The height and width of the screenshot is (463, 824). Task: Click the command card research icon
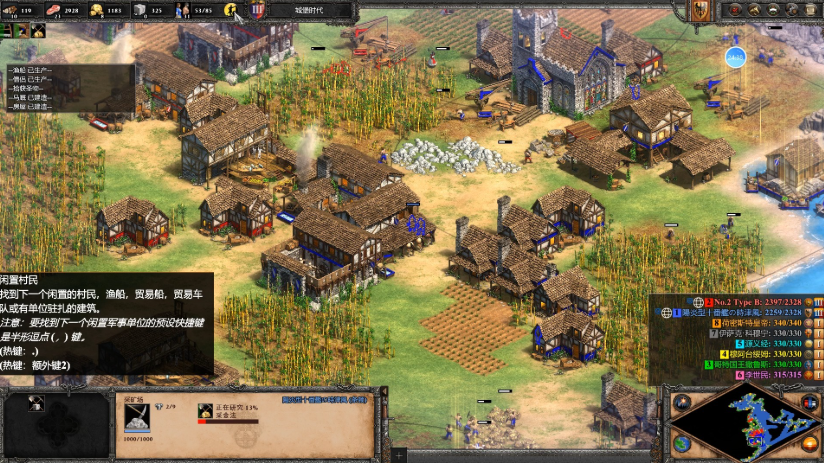[37, 402]
